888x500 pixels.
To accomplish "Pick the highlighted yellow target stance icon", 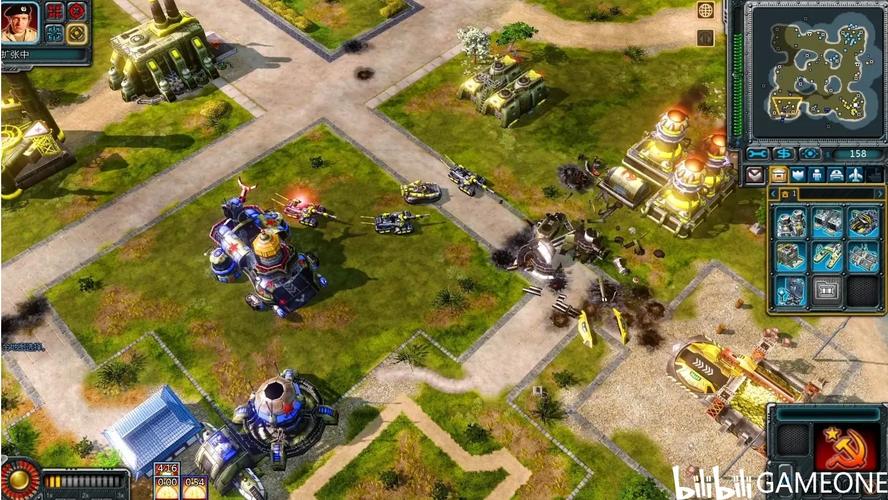I will click(77, 33).
